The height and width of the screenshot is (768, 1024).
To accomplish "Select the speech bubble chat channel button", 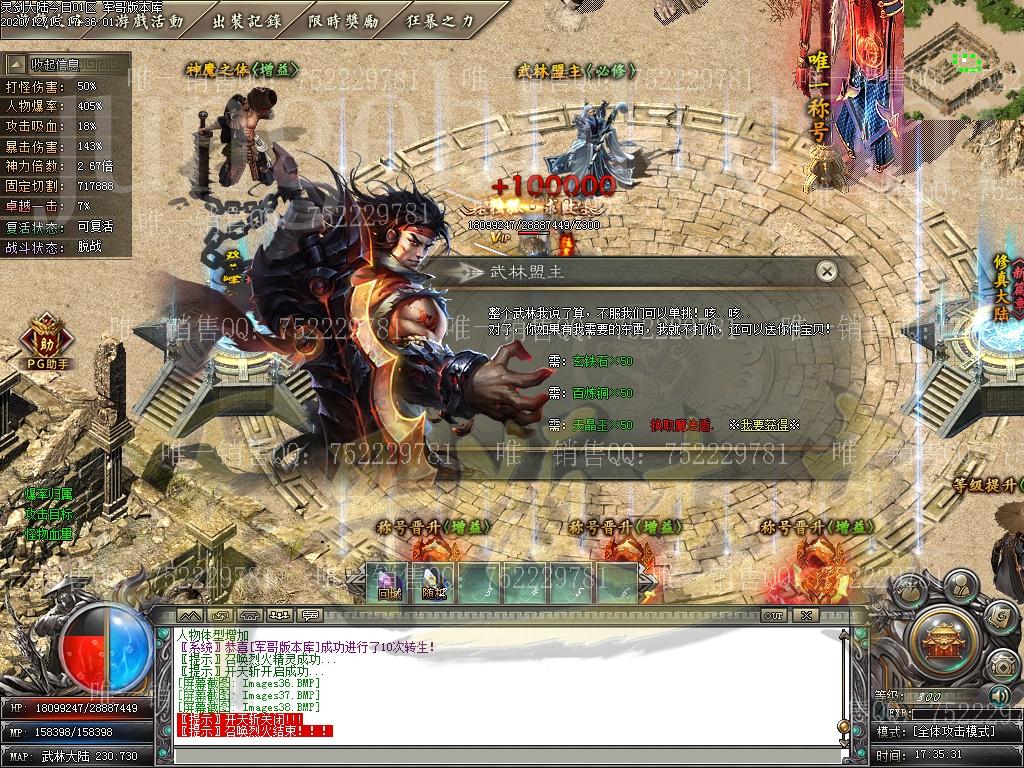I will pyautogui.click(x=310, y=615).
